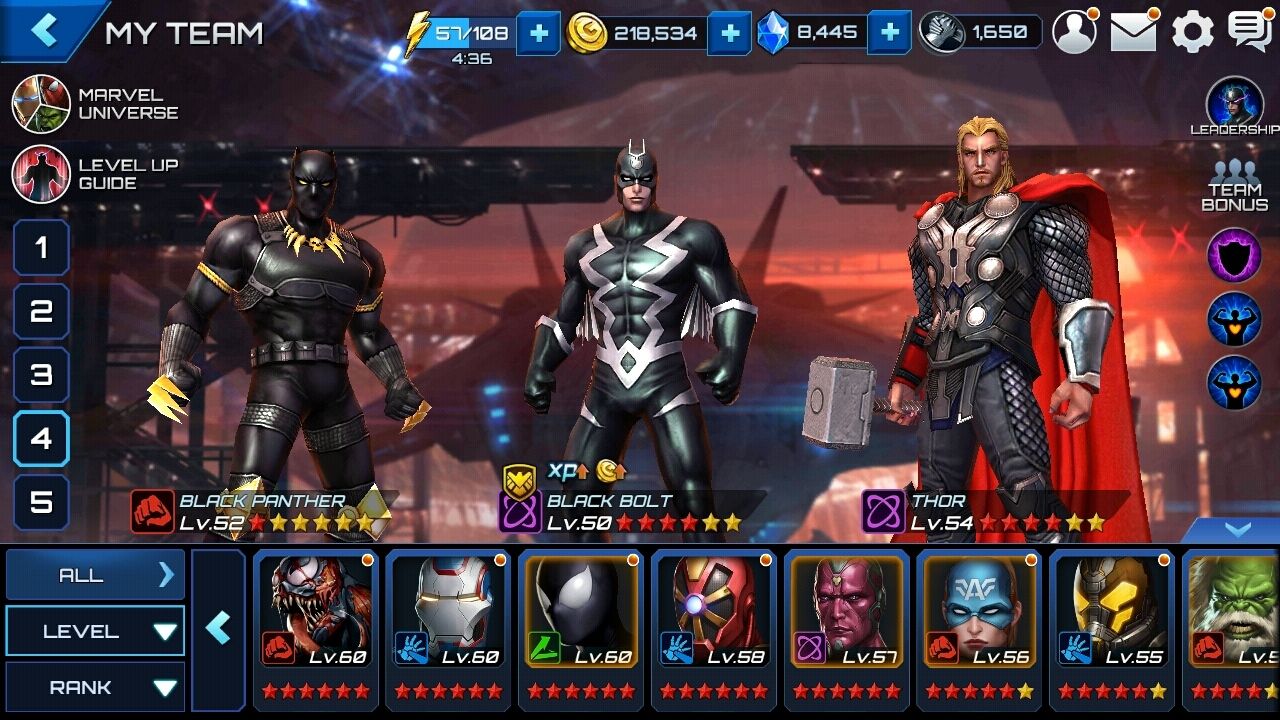This screenshot has width=1280, height=720.
Task: Open the settings gear
Action: [x=1192, y=32]
